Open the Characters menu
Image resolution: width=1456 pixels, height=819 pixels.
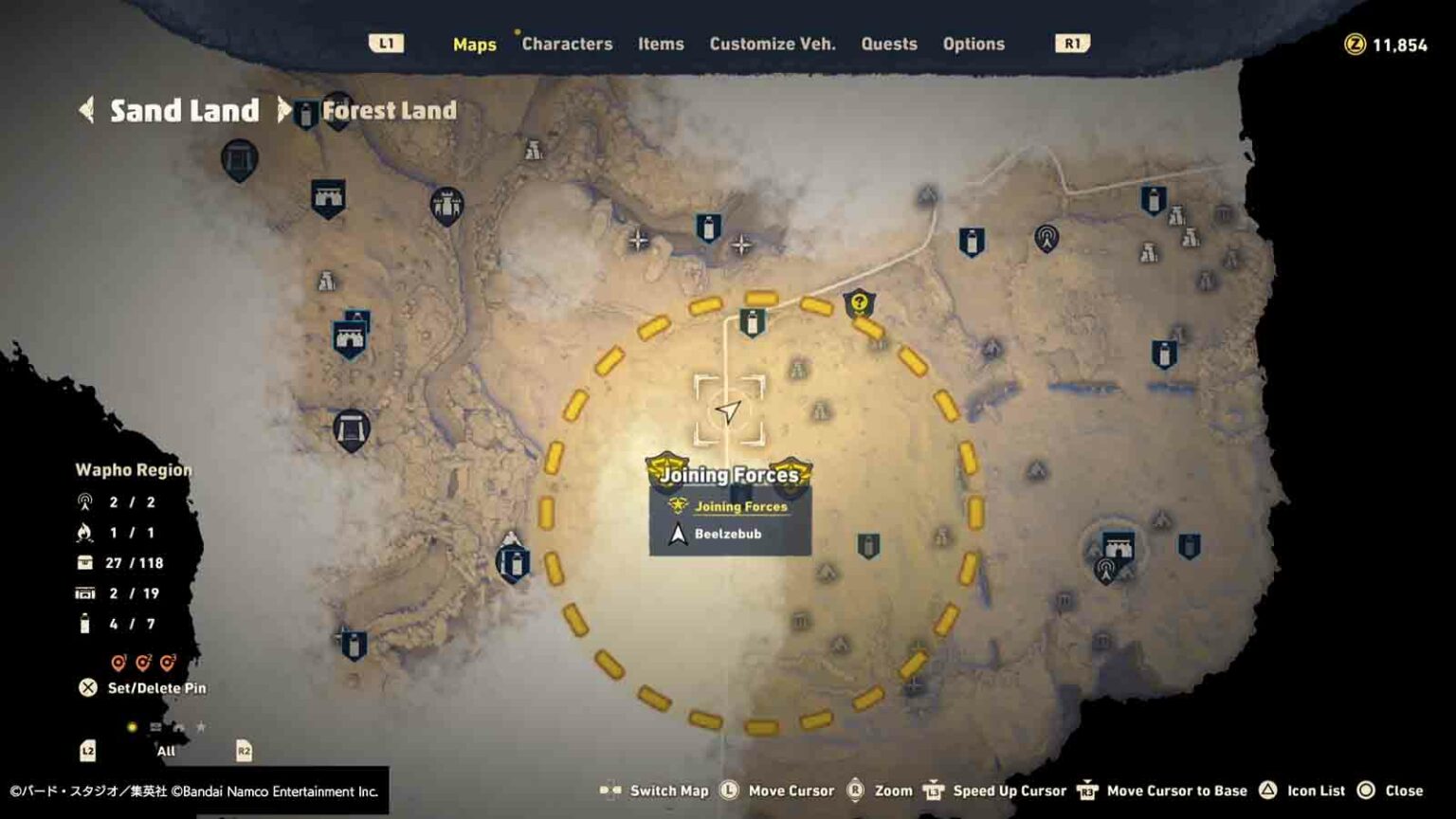pos(567,44)
